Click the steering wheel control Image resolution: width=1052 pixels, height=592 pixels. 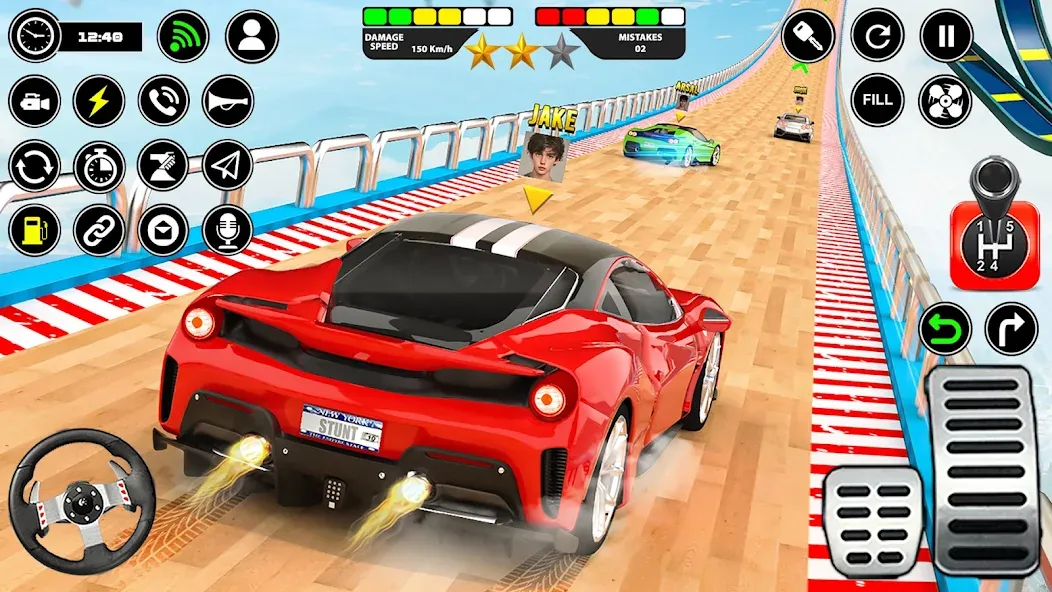(82, 501)
